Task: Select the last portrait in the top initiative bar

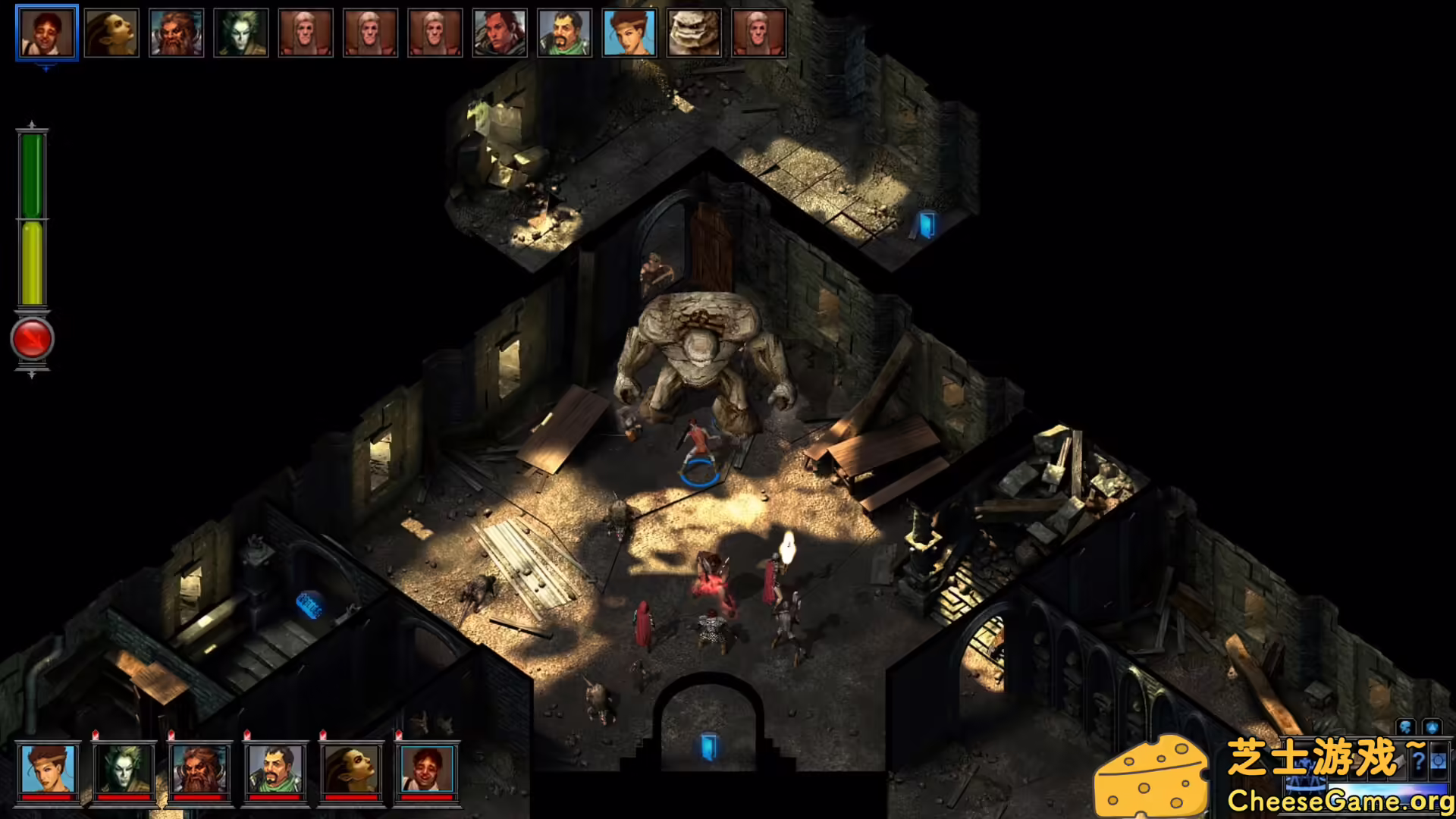Action: tap(759, 33)
